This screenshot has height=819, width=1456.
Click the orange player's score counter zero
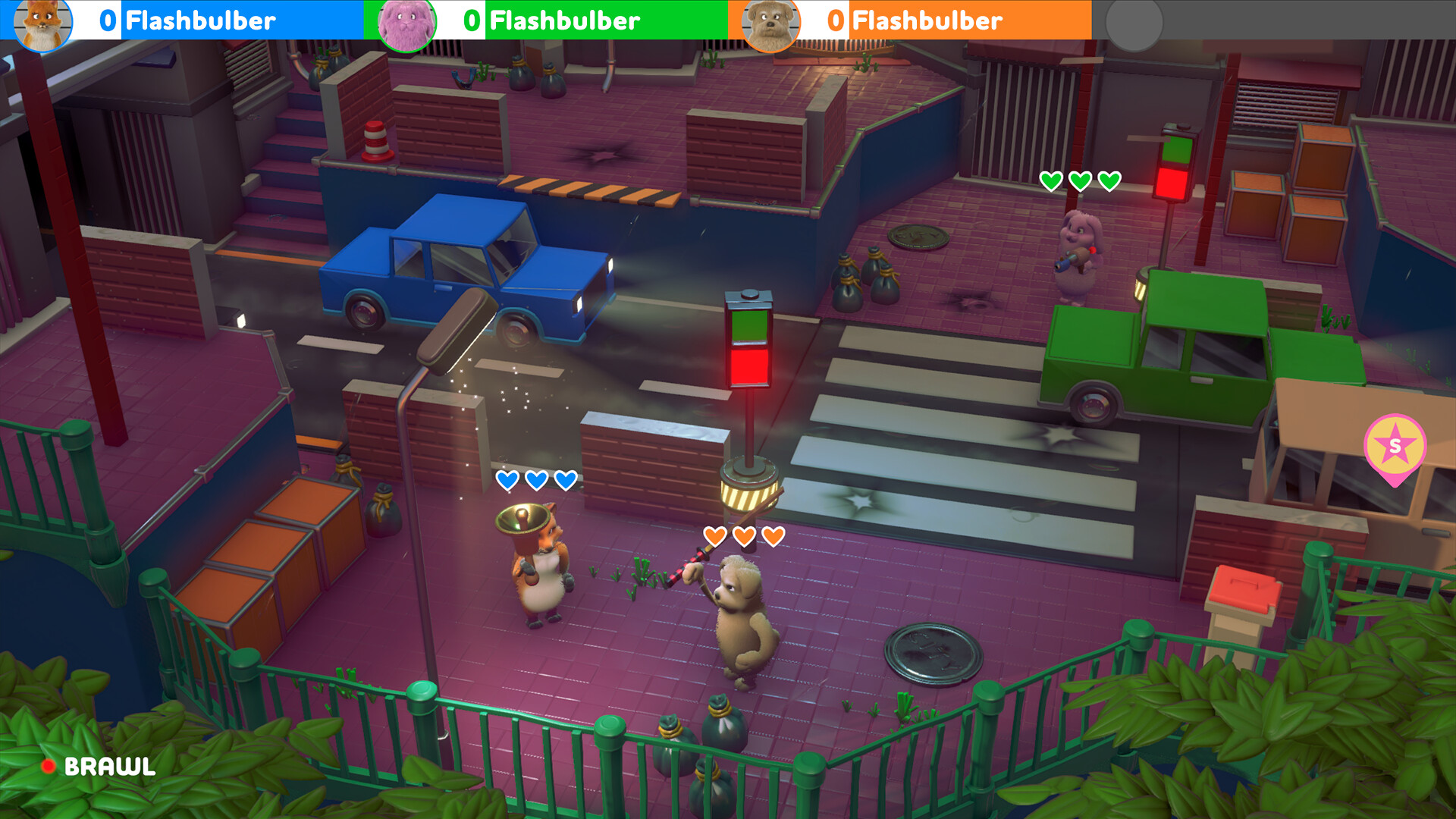point(834,20)
